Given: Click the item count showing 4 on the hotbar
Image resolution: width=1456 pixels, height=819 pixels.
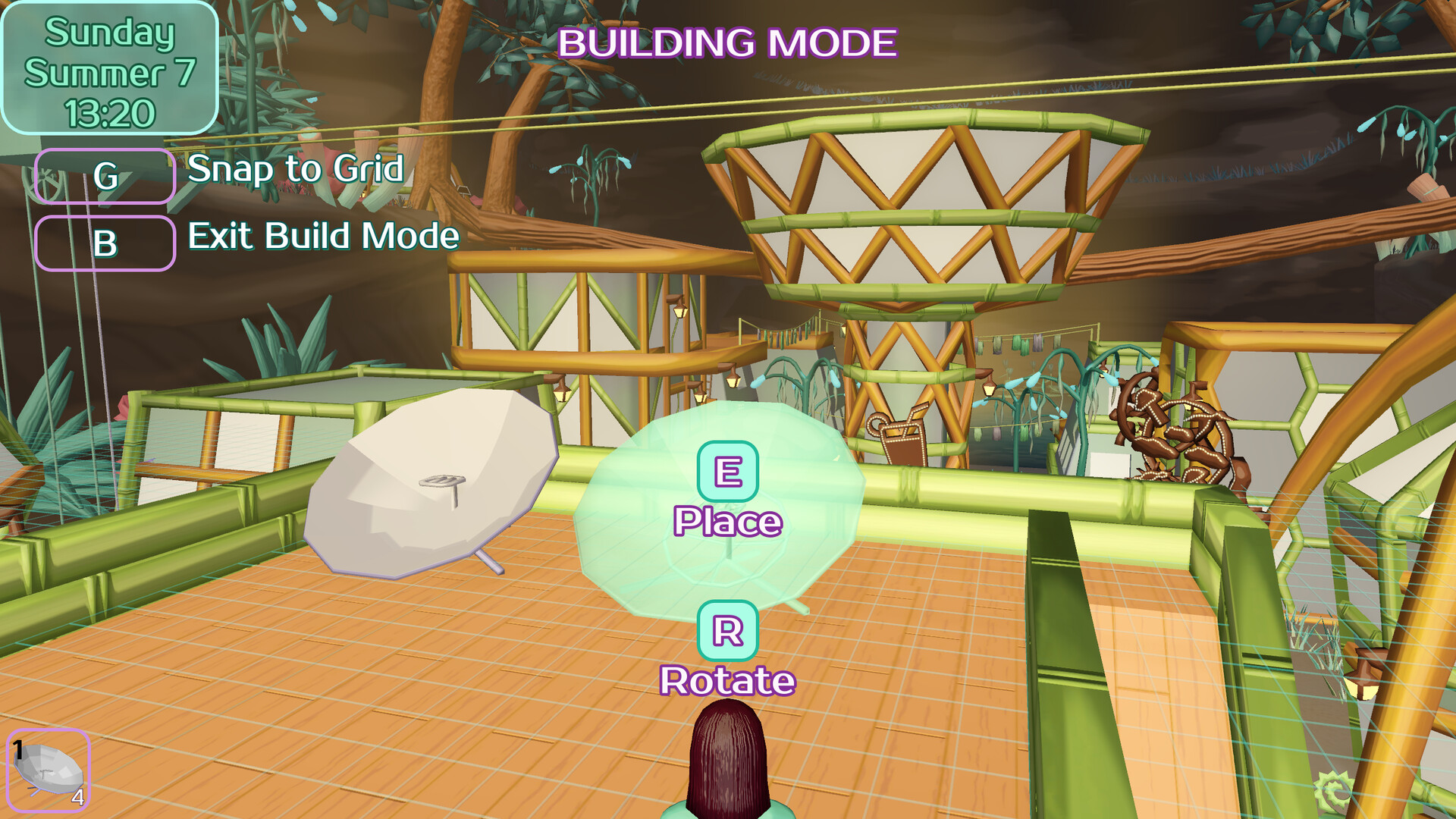Looking at the screenshot, I should click(x=78, y=798).
